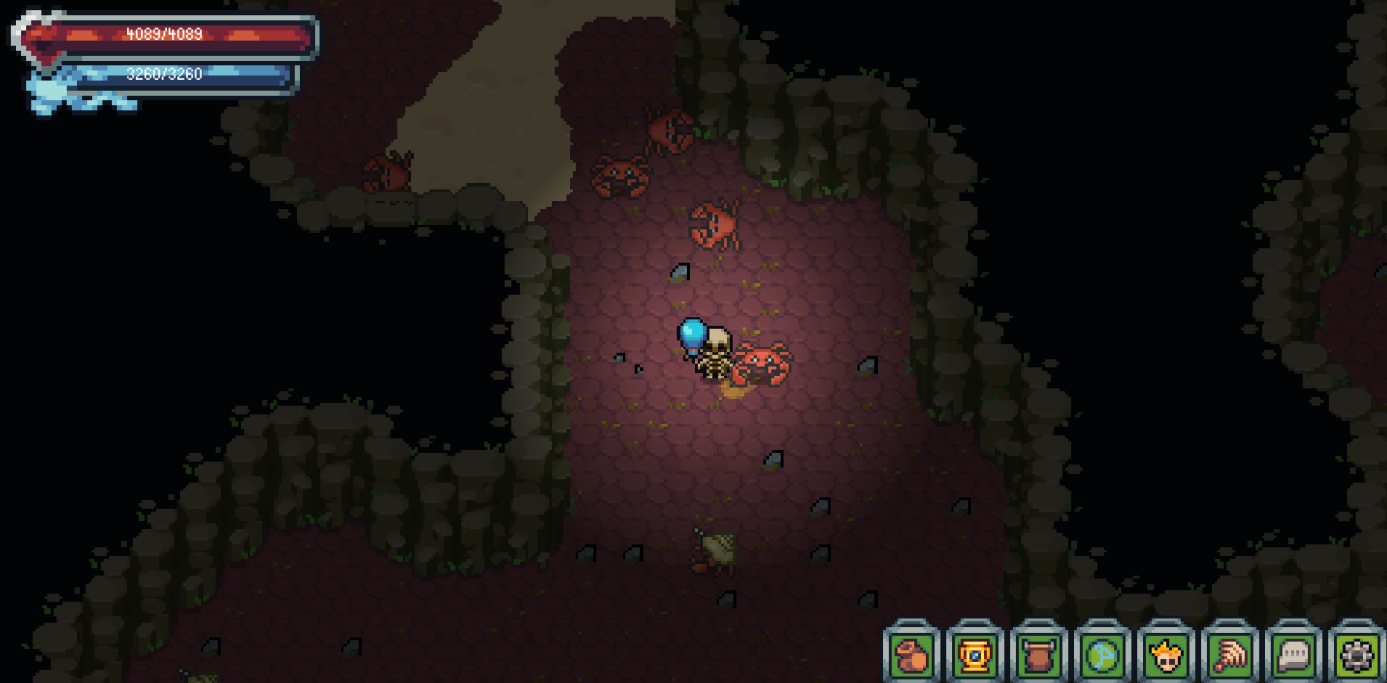Open the chat speech bubble
Viewport: 1387px width, 683px height.
1294,656
